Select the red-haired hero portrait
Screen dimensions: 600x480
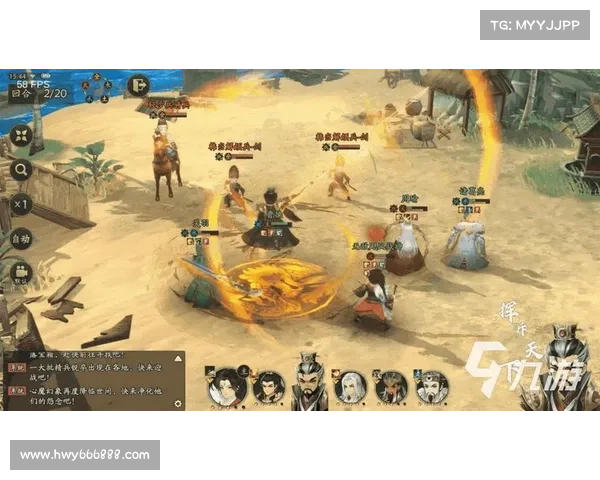tap(226, 387)
